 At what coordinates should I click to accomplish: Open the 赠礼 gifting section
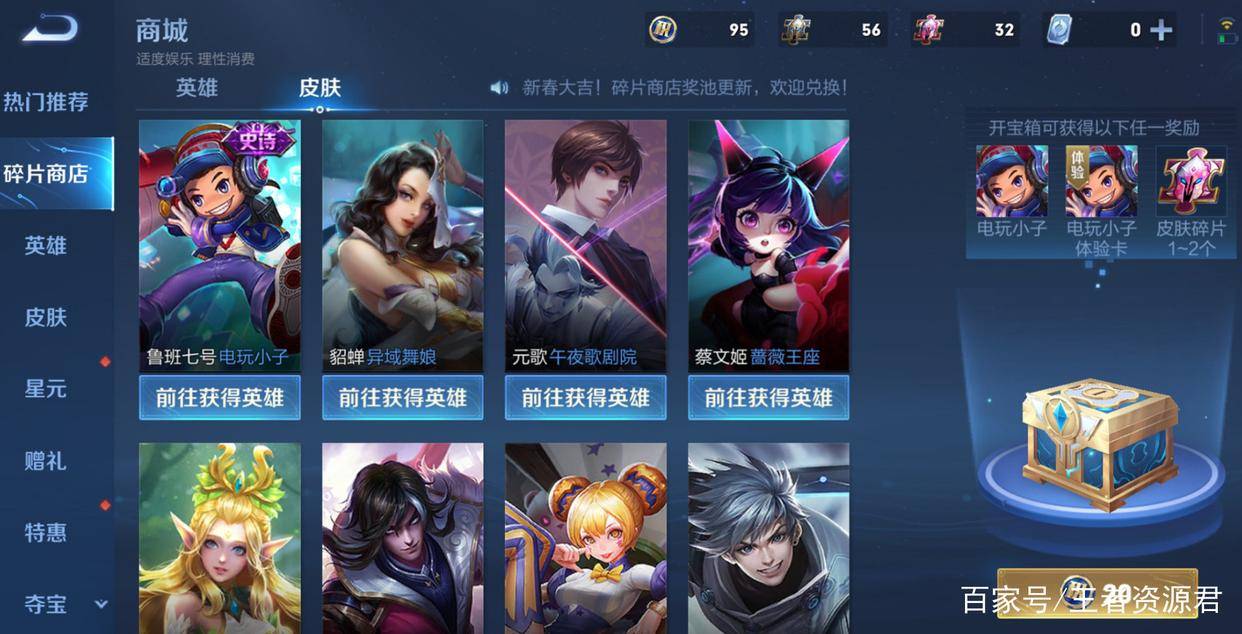coord(46,461)
